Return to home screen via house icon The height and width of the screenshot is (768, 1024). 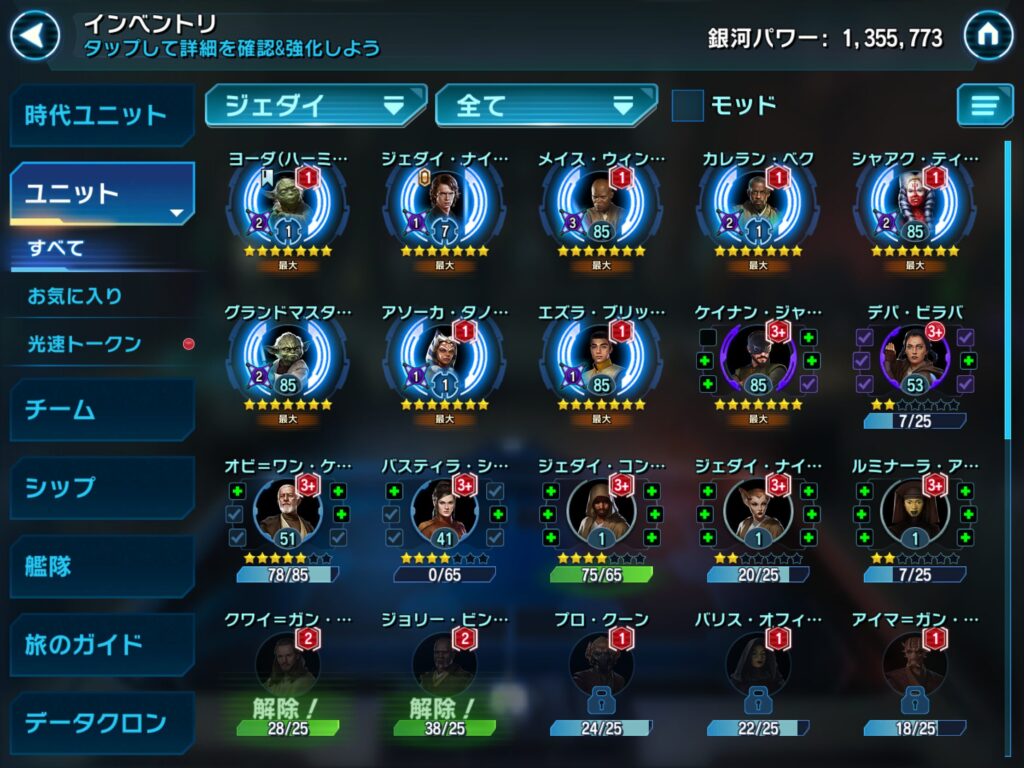point(988,37)
